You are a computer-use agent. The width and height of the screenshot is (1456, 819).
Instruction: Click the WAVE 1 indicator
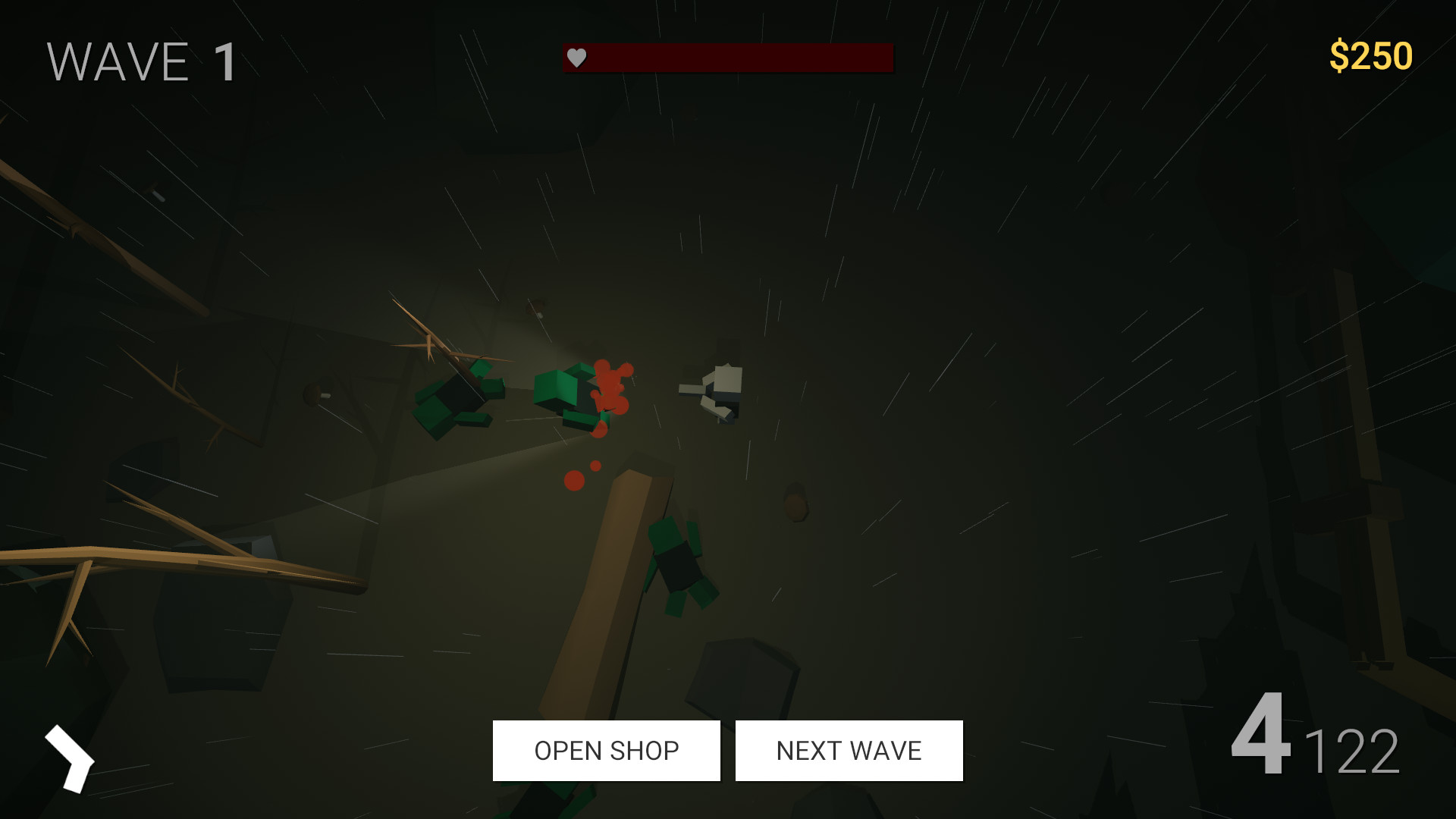coord(139,61)
